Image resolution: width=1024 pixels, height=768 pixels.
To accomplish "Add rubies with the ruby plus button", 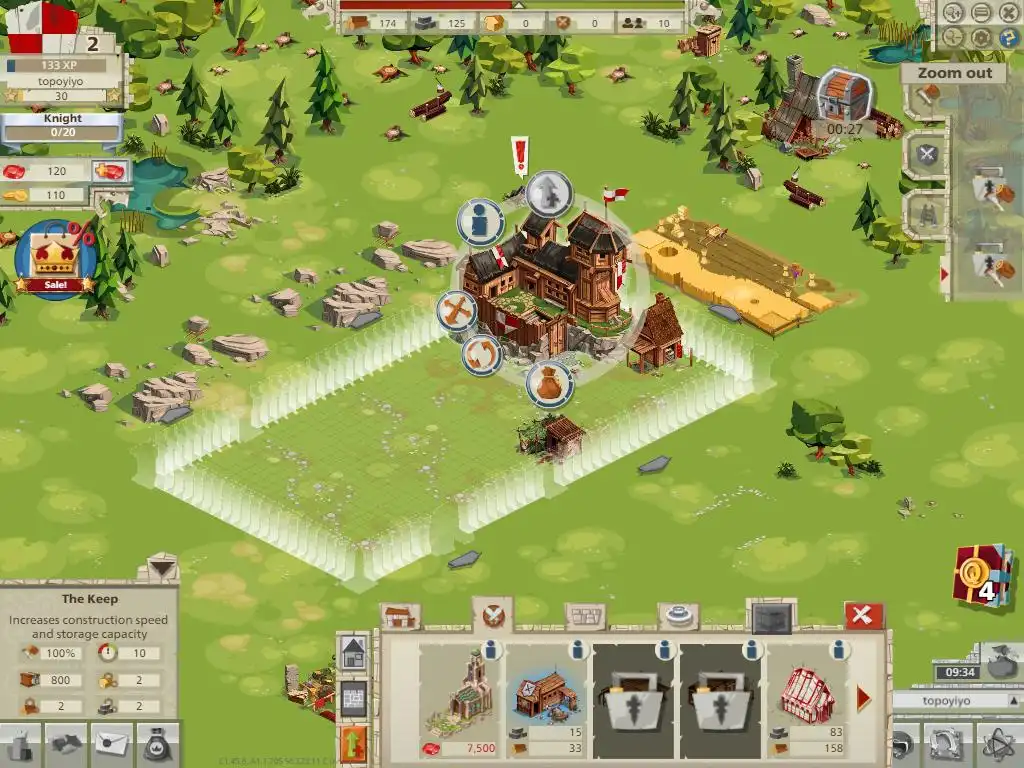I will (x=109, y=171).
